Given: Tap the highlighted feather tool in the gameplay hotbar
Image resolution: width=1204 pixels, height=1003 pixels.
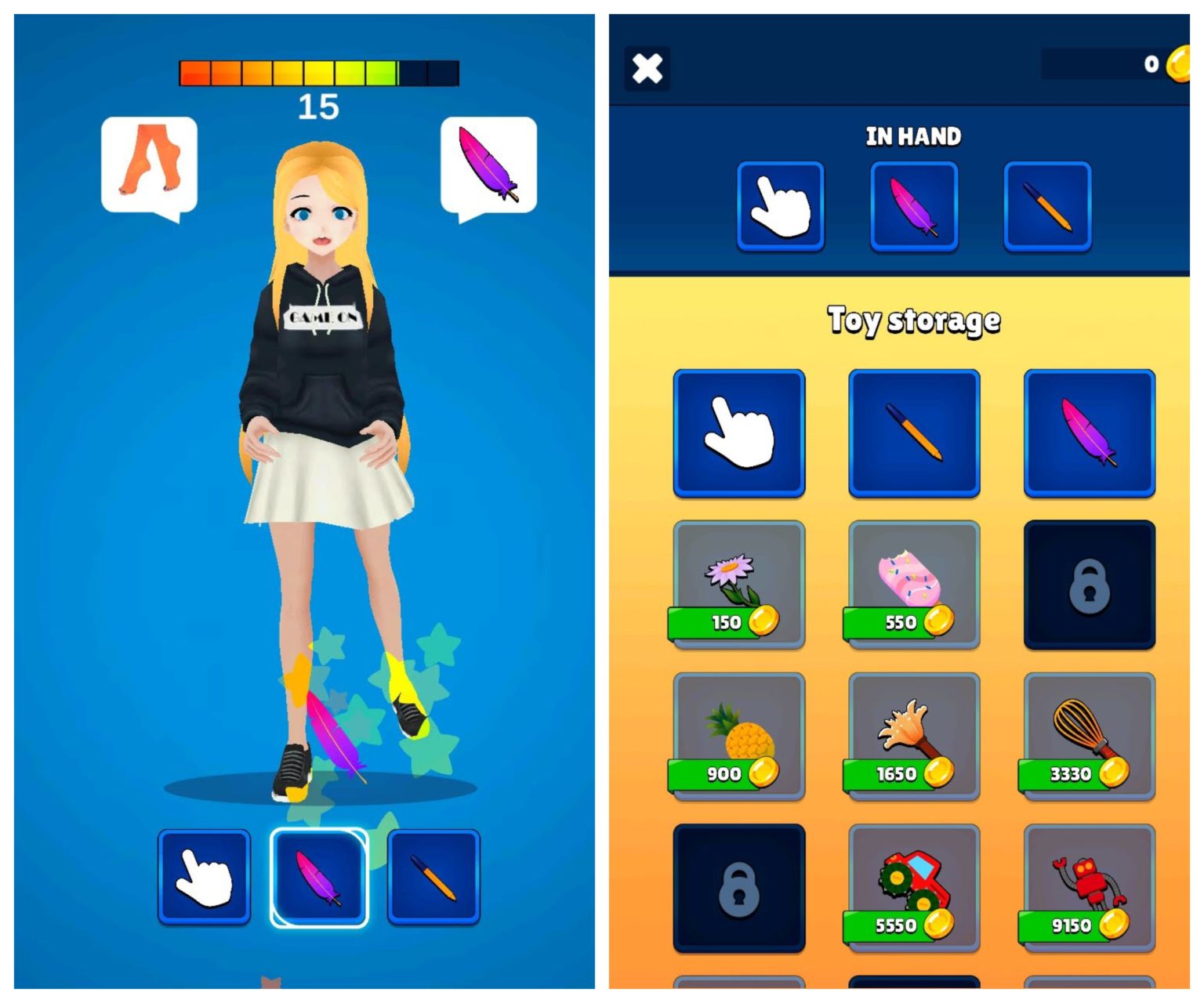Looking at the screenshot, I should 319,877.
